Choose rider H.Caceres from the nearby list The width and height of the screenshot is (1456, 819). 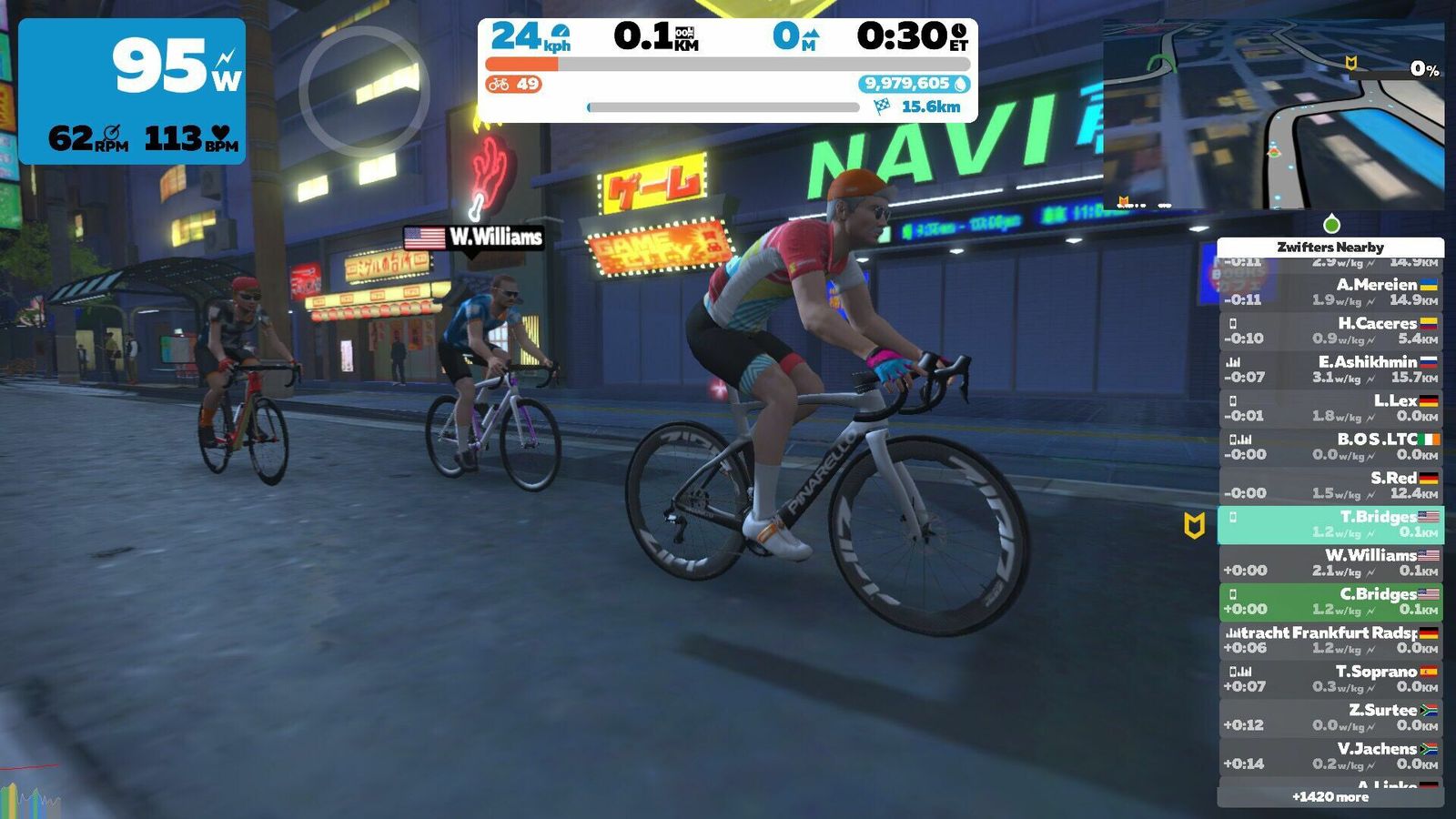[1330, 330]
